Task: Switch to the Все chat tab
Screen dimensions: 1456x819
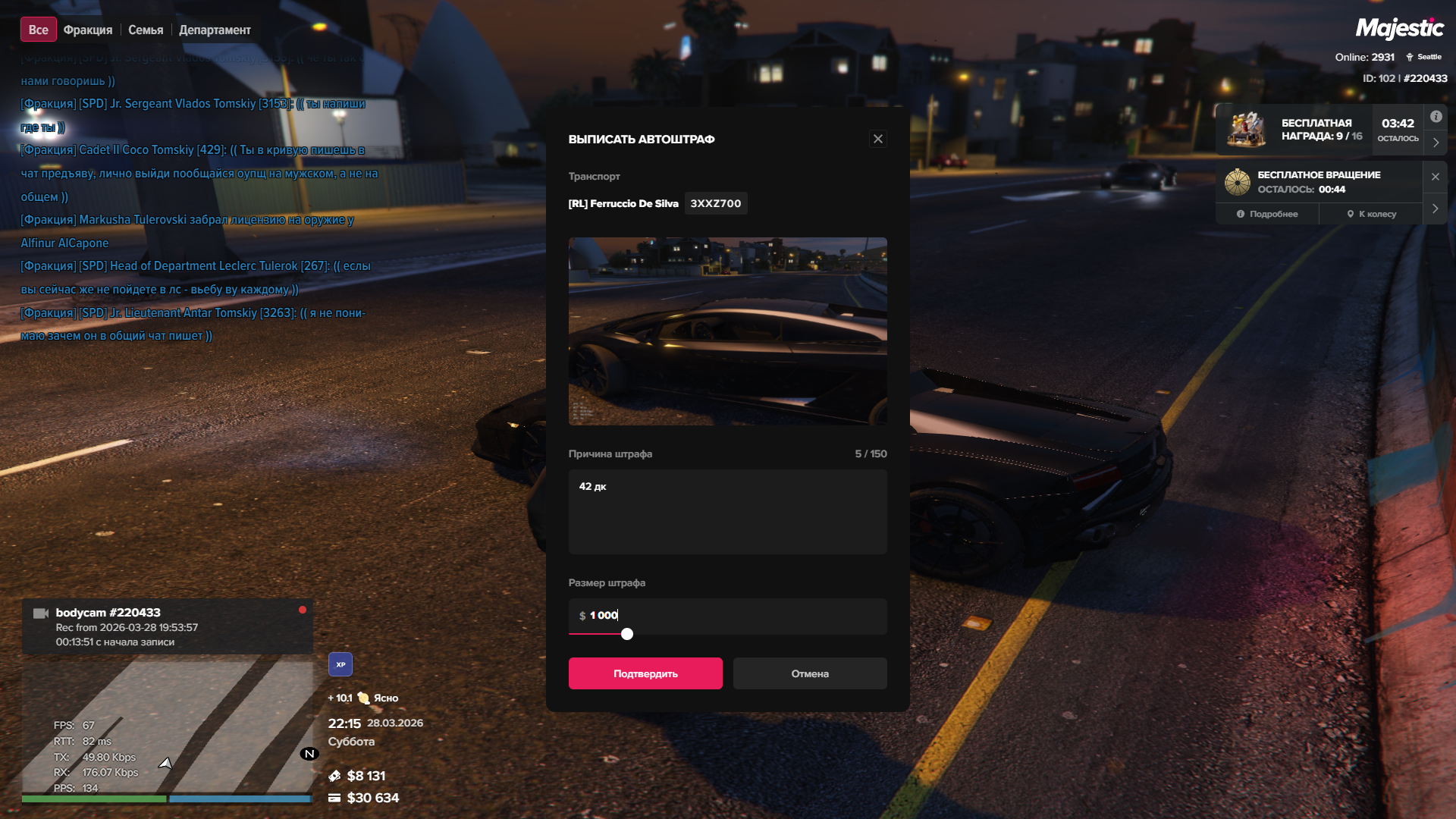Action: [38, 30]
